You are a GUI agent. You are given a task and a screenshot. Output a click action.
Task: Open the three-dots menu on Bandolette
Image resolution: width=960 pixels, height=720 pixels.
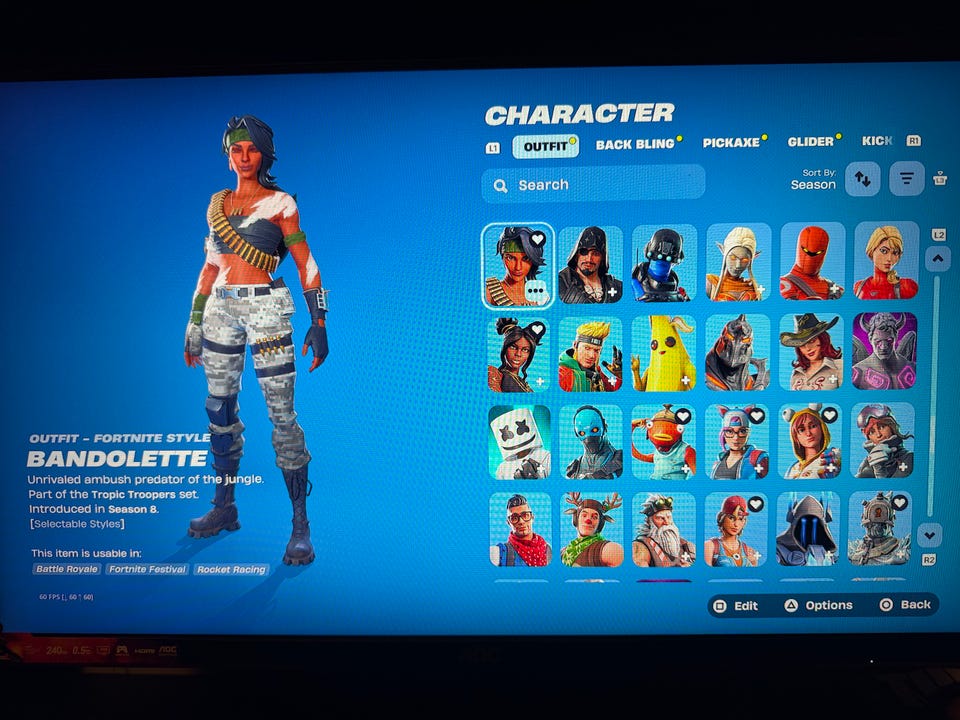point(536,292)
